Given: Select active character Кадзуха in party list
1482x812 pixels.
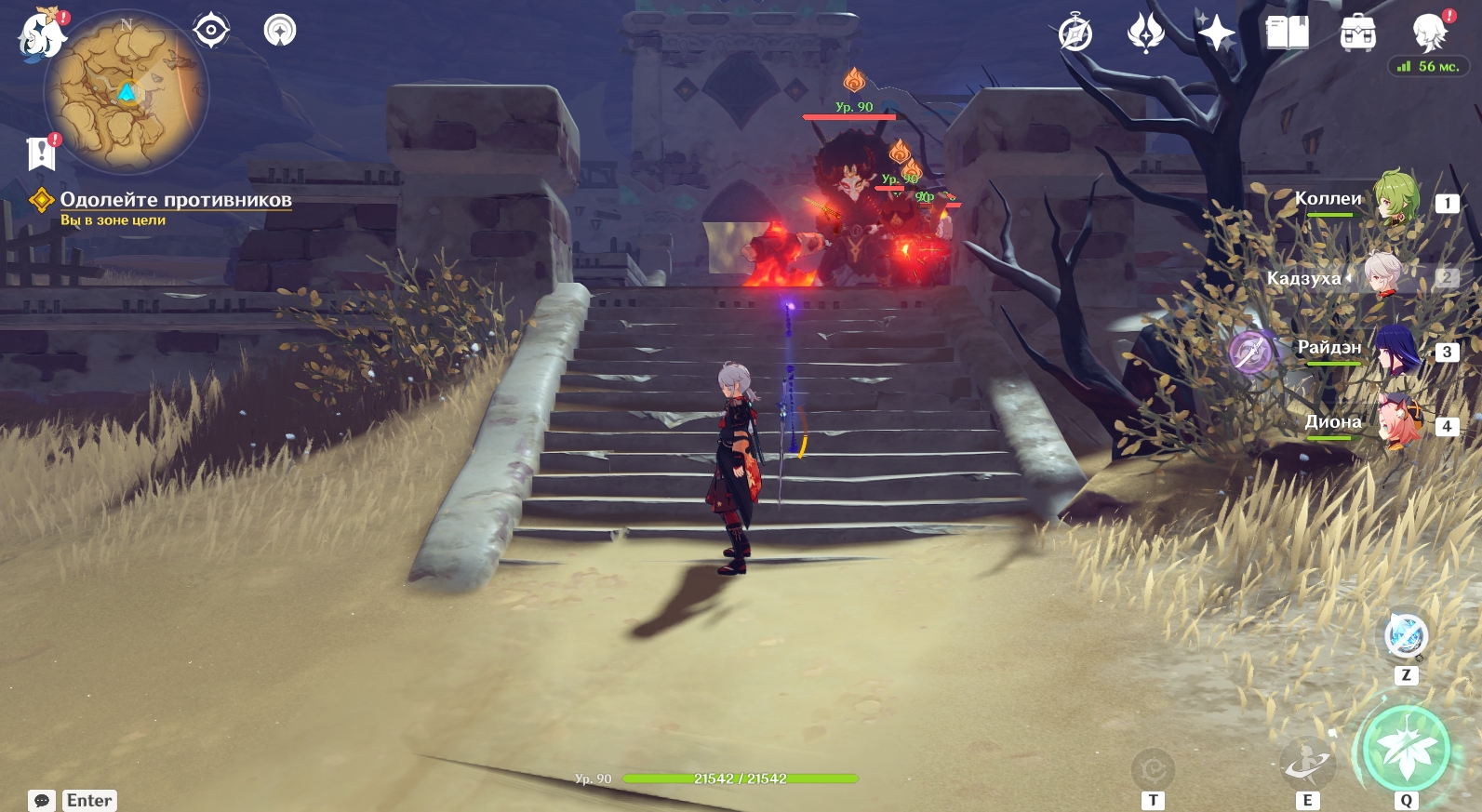Looking at the screenshot, I should pyautogui.click(x=1383, y=276).
